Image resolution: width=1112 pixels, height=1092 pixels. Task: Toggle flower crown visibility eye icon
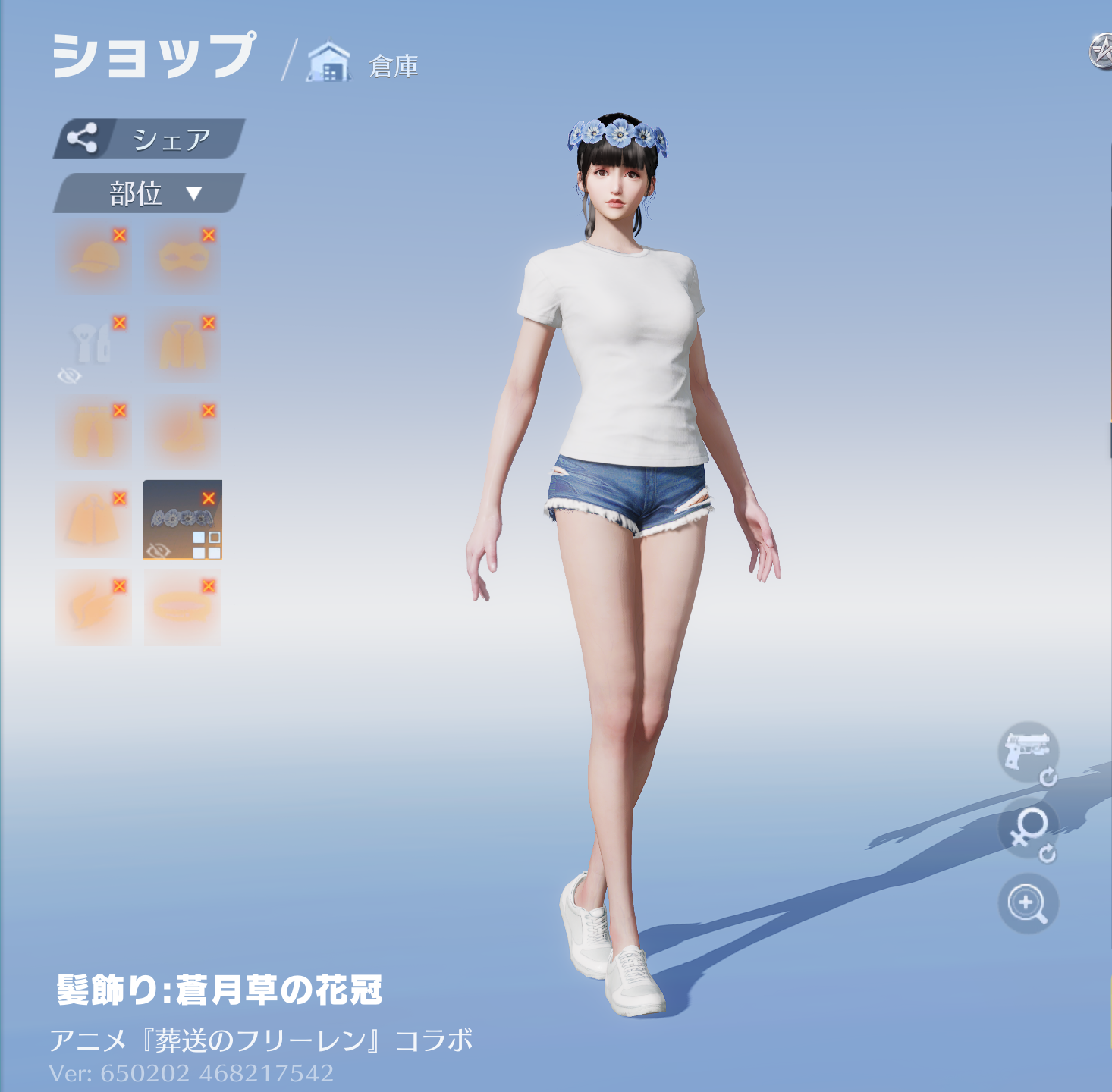coord(158,550)
